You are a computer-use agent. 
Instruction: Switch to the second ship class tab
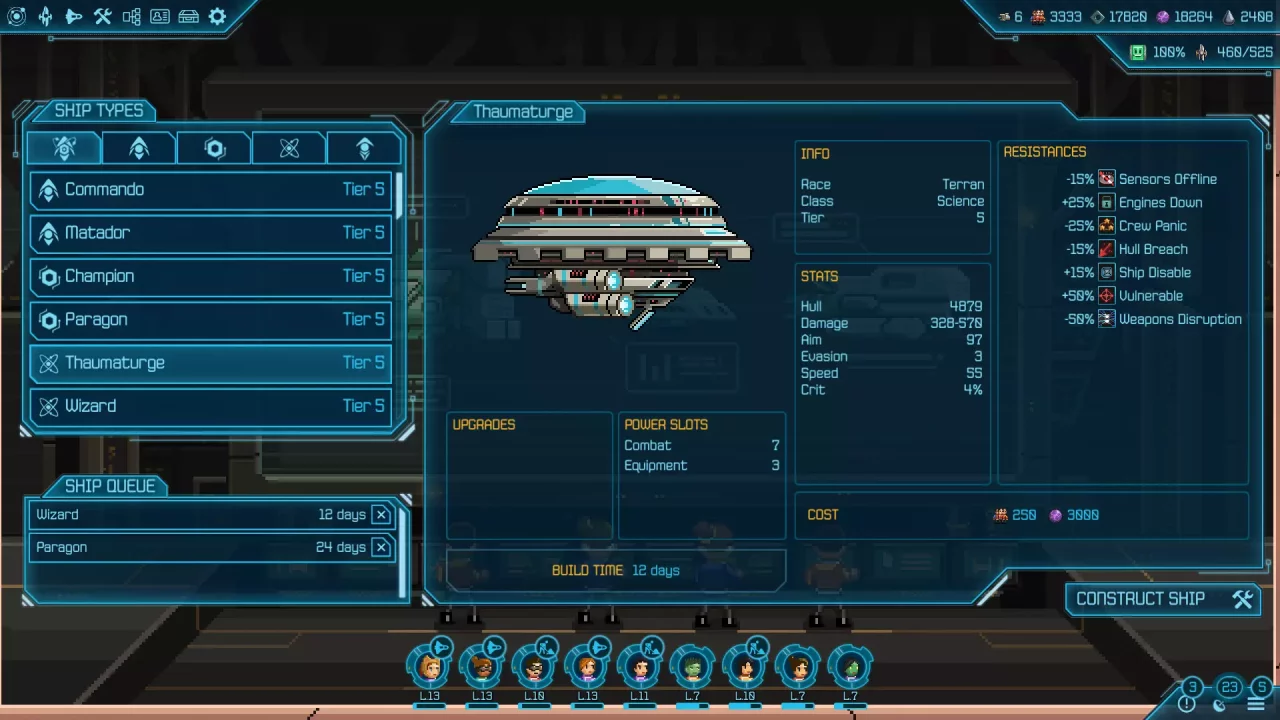pyautogui.click(x=138, y=147)
